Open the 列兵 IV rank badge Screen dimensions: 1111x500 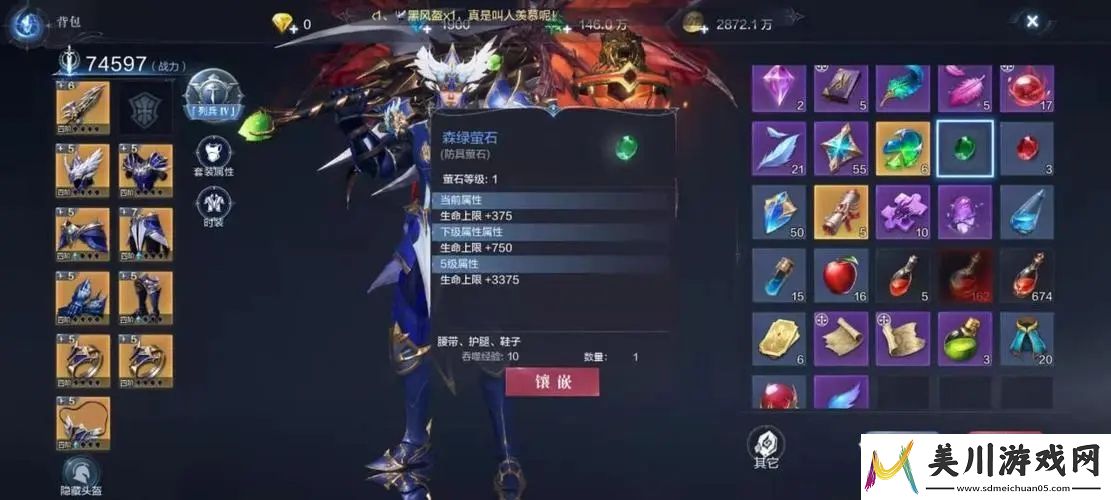click(x=210, y=98)
